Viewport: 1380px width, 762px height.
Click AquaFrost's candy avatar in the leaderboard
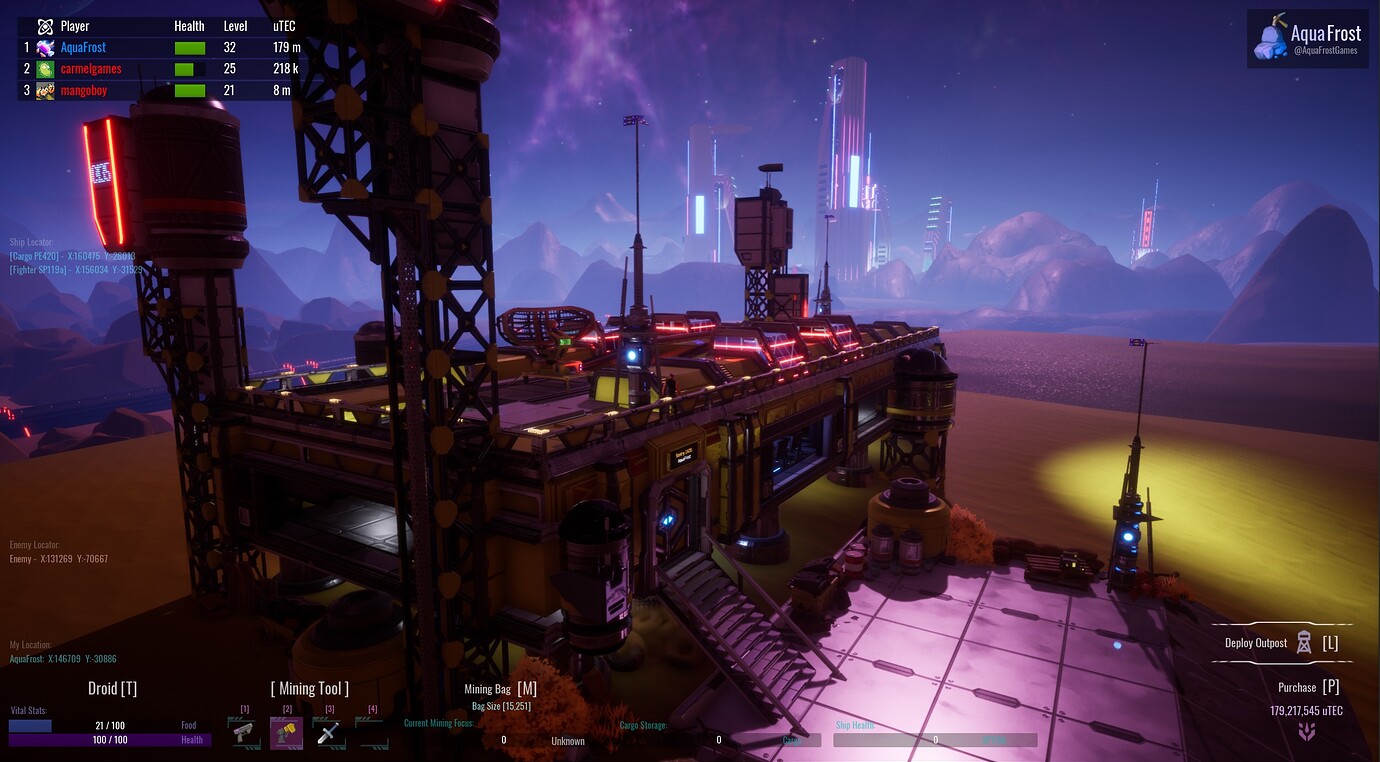tap(43, 47)
